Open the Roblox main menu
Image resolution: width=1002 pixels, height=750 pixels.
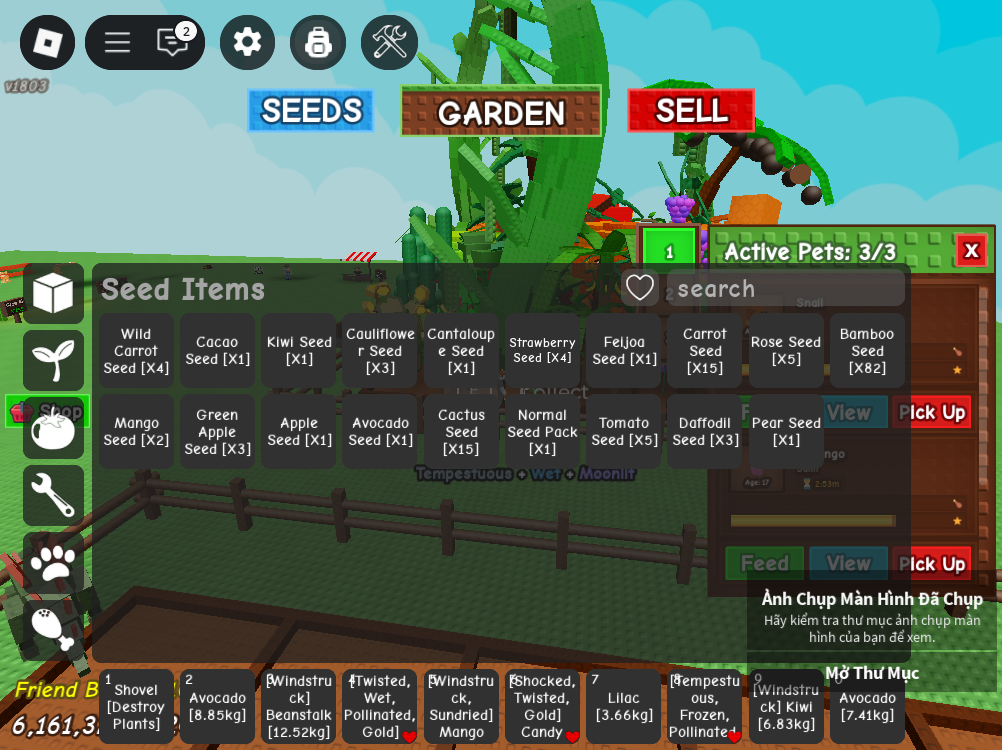tap(47, 42)
